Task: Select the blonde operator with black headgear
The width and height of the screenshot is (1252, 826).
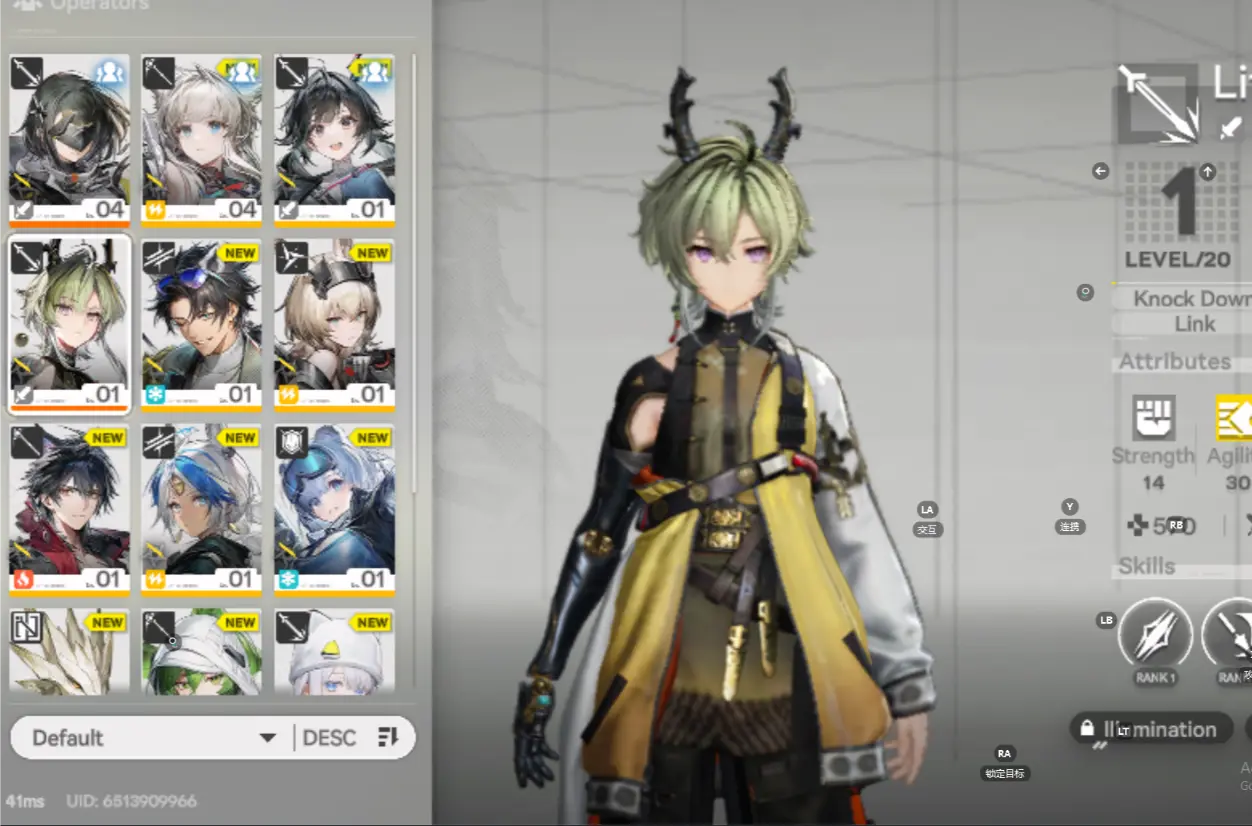Action: click(334, 324)
